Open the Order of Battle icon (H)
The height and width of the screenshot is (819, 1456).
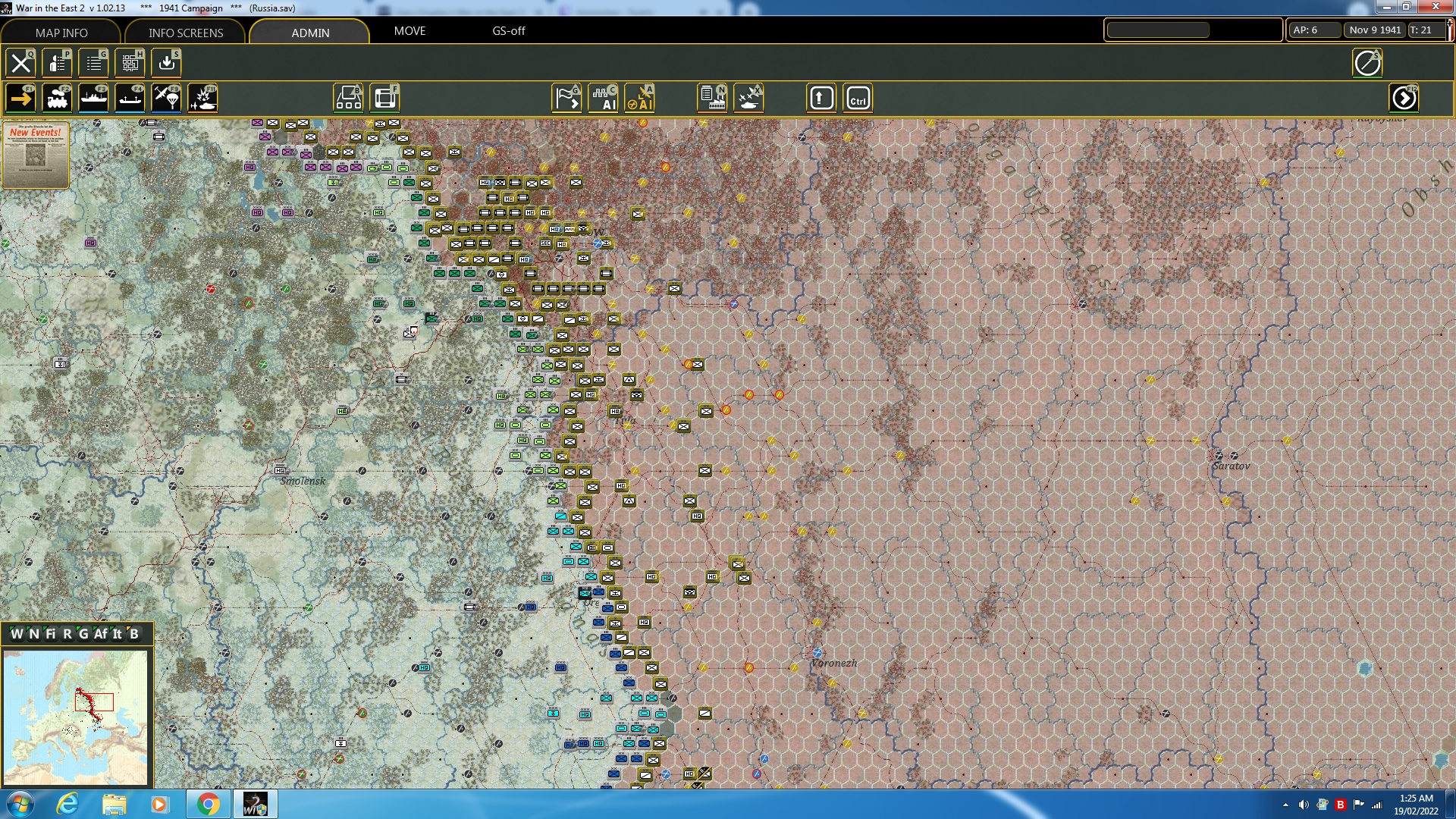[130, 63]
